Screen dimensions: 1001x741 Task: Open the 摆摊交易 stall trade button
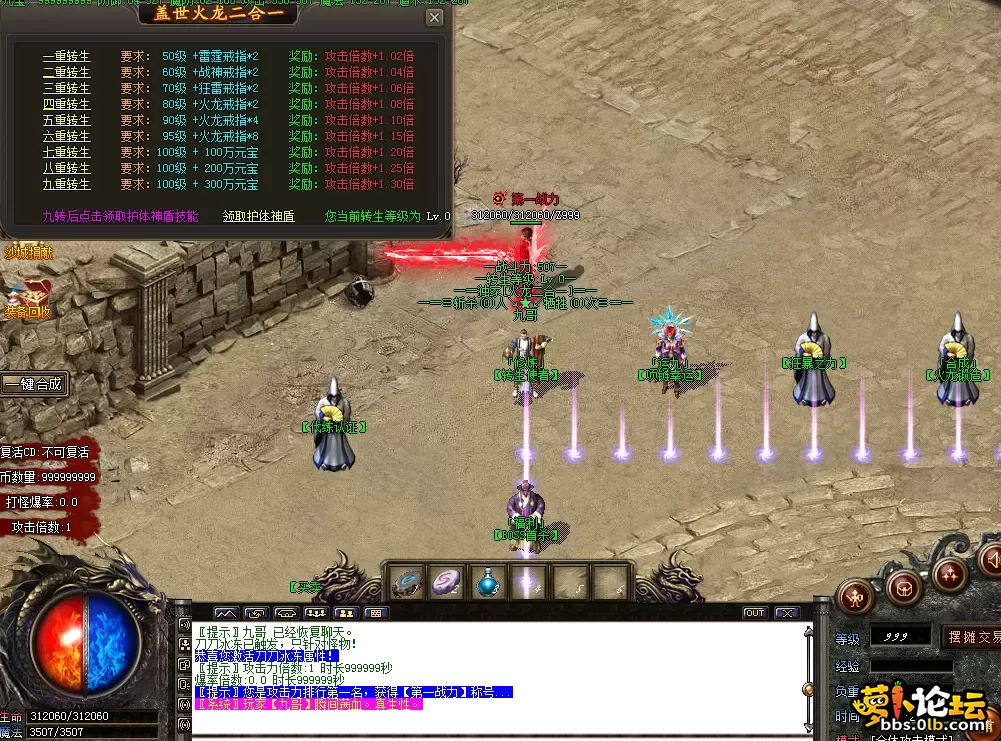pyautogui.click(x=972, y=637)
